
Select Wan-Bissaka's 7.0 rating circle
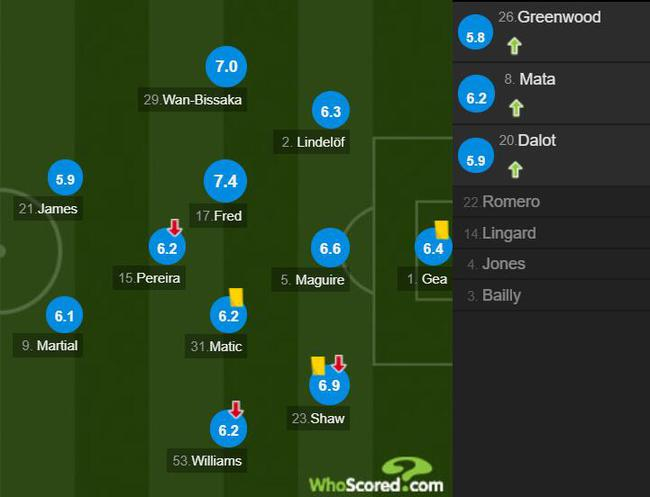coord(226,67)
